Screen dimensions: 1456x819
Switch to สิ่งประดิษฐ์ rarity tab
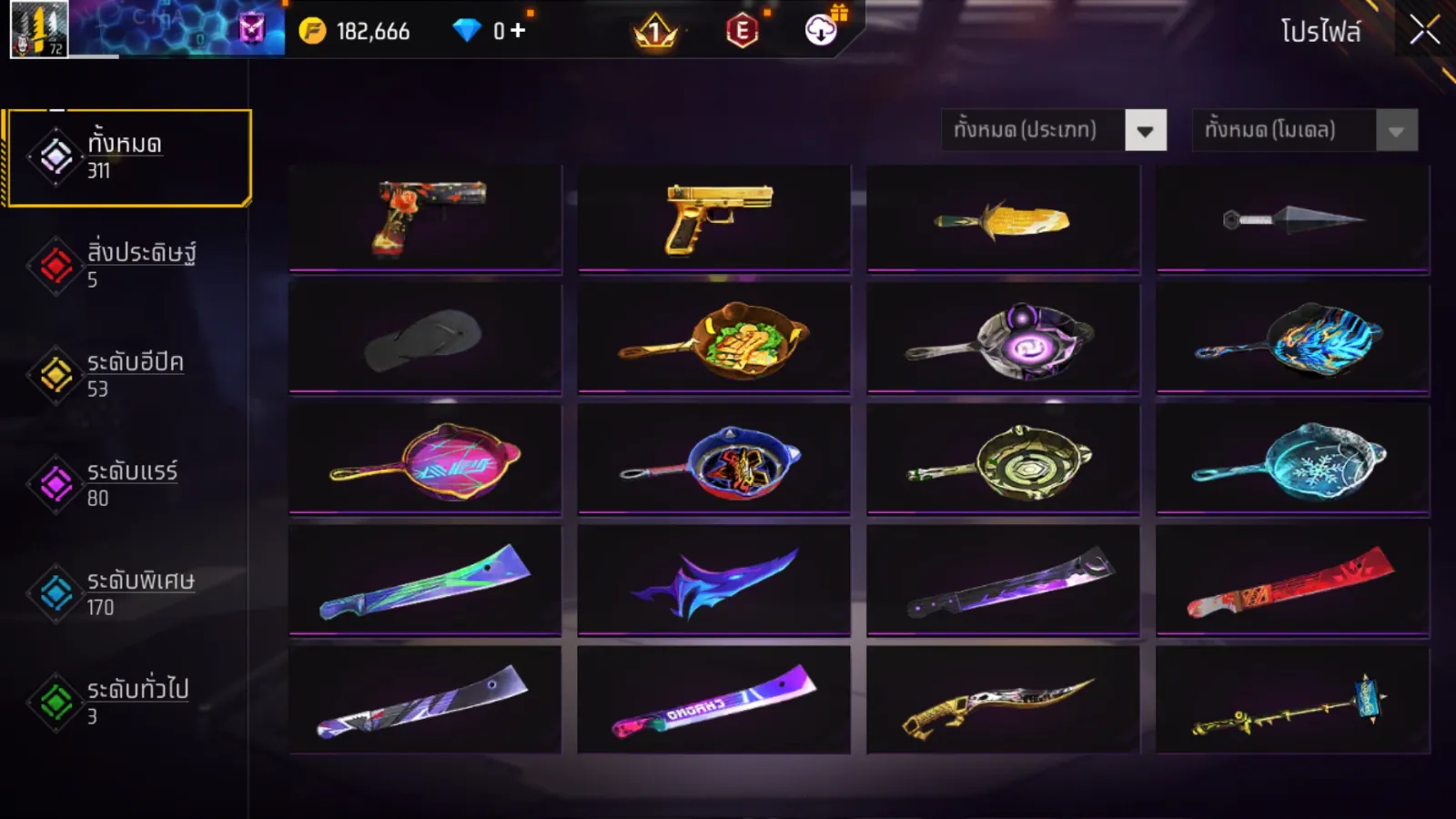pos(128,265)
